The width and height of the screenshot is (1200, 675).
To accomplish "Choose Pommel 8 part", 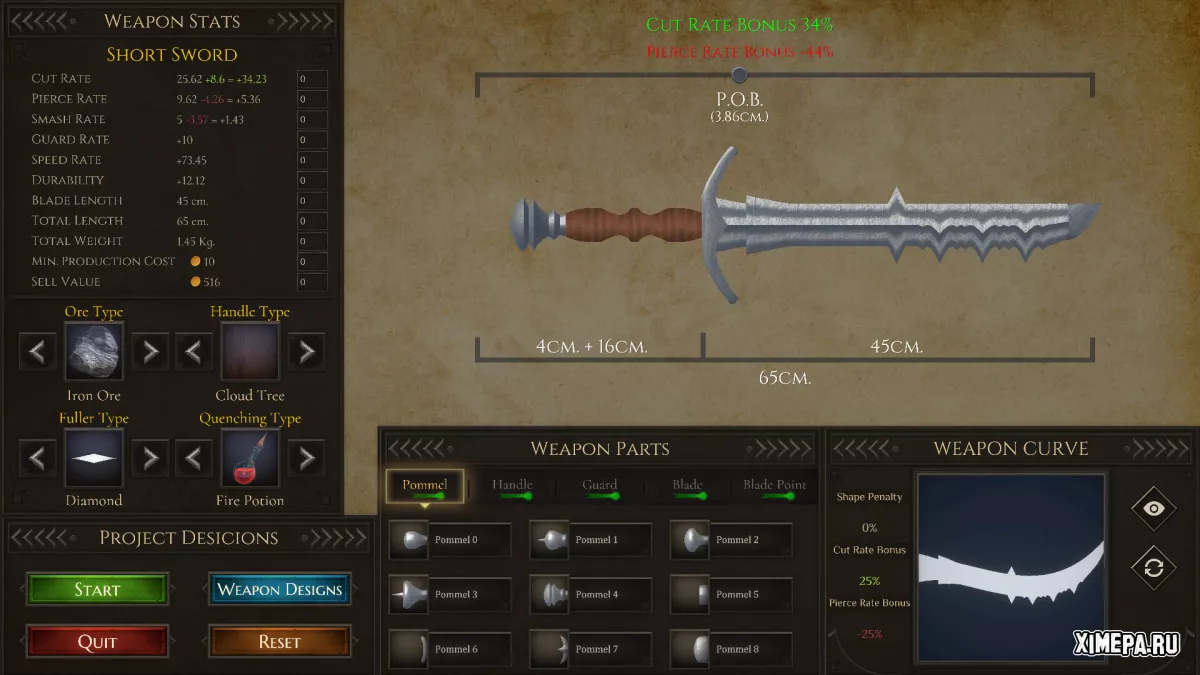I will click(731, 649).
